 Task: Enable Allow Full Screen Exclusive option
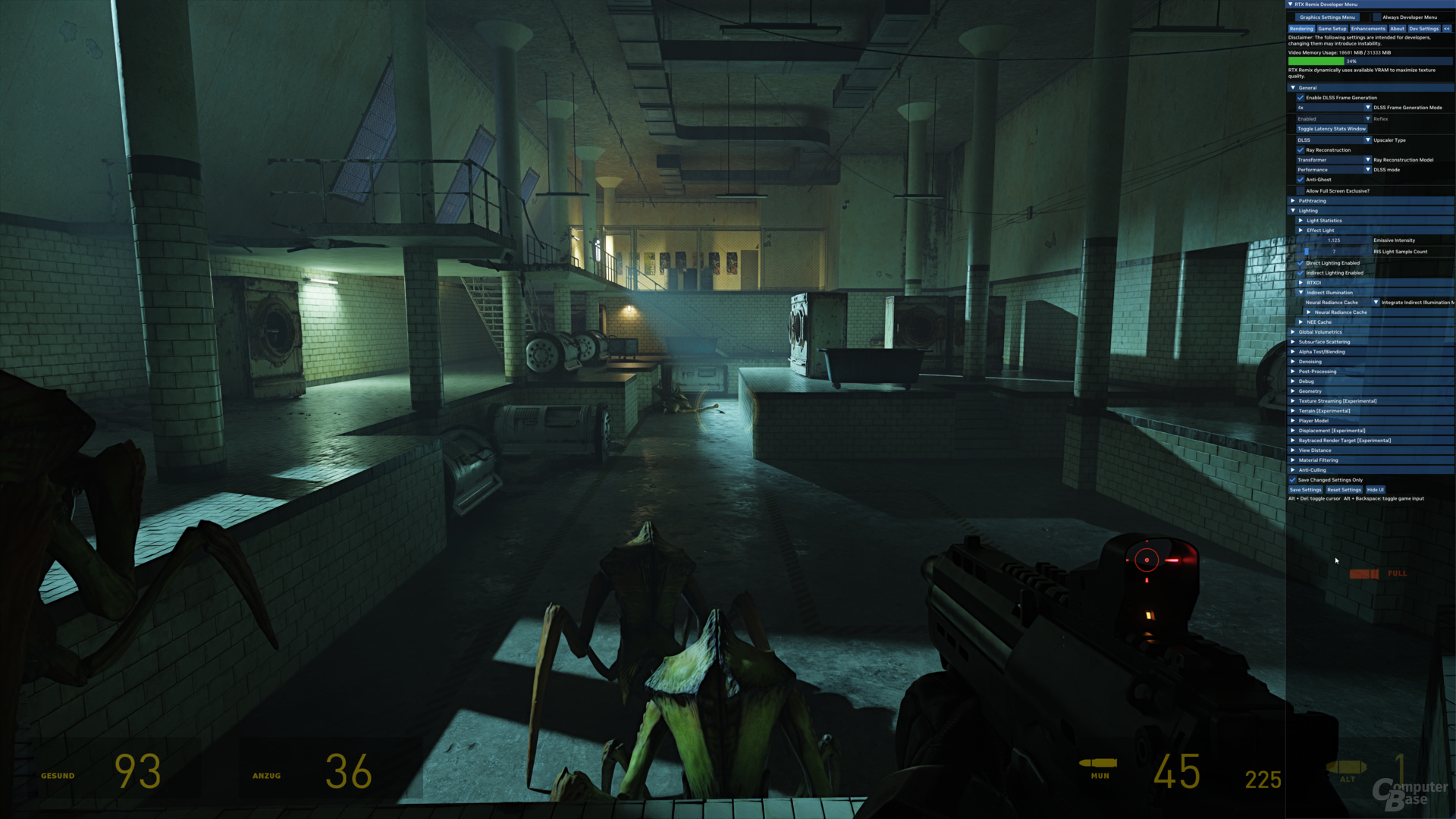pos(1301,191)
